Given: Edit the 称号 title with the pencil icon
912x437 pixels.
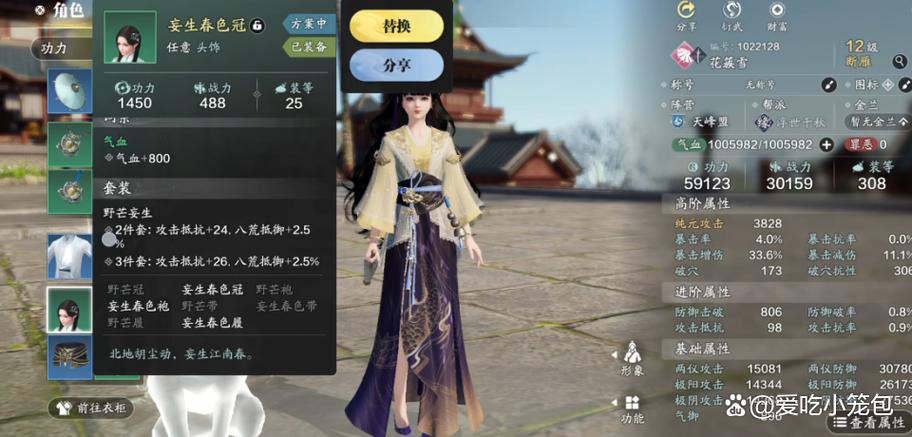Looking at the screenshot, I should point(828,85).
